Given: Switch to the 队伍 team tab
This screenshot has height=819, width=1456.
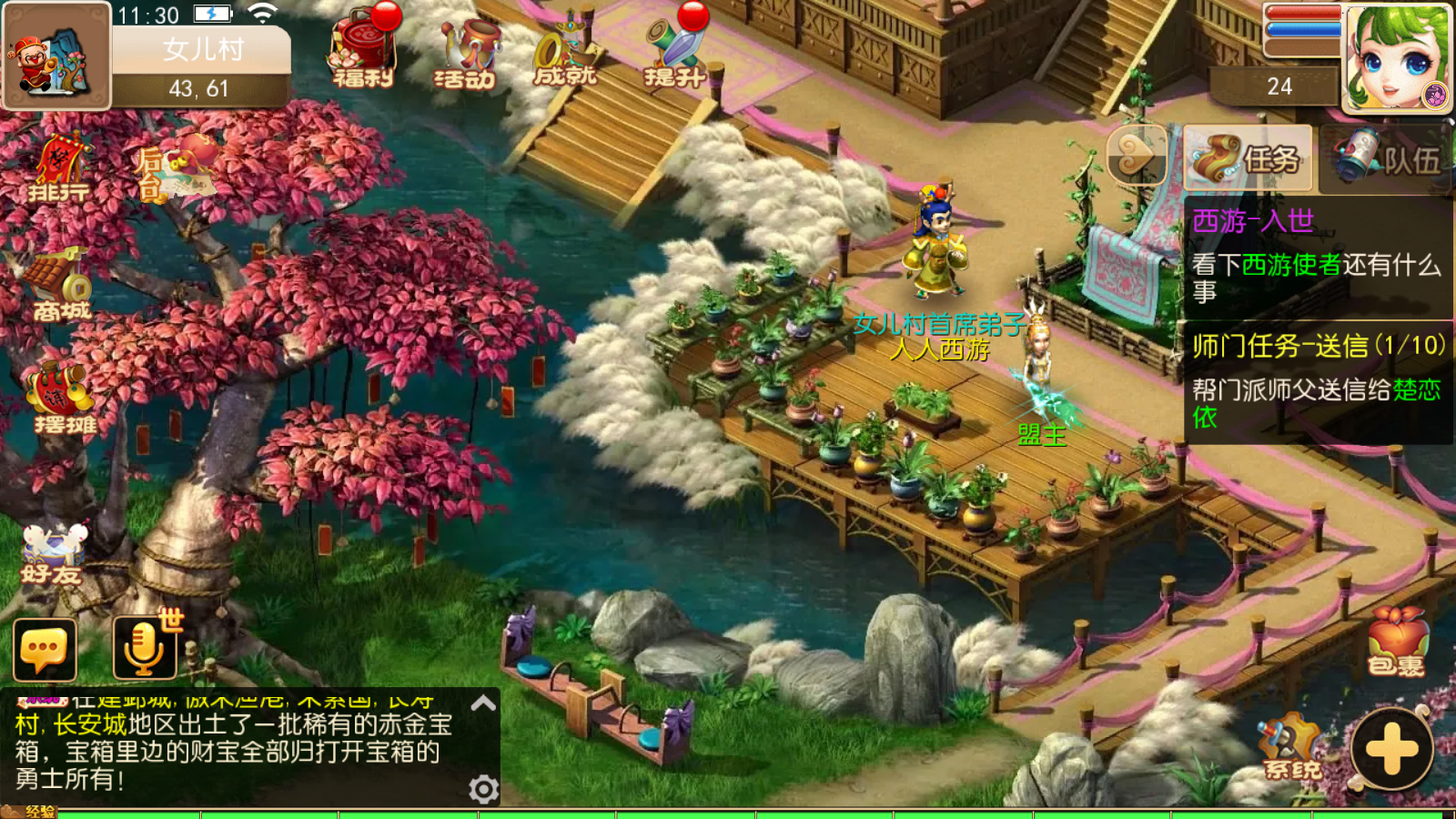Looking at the screenshot, I should tap(1387, 159).
